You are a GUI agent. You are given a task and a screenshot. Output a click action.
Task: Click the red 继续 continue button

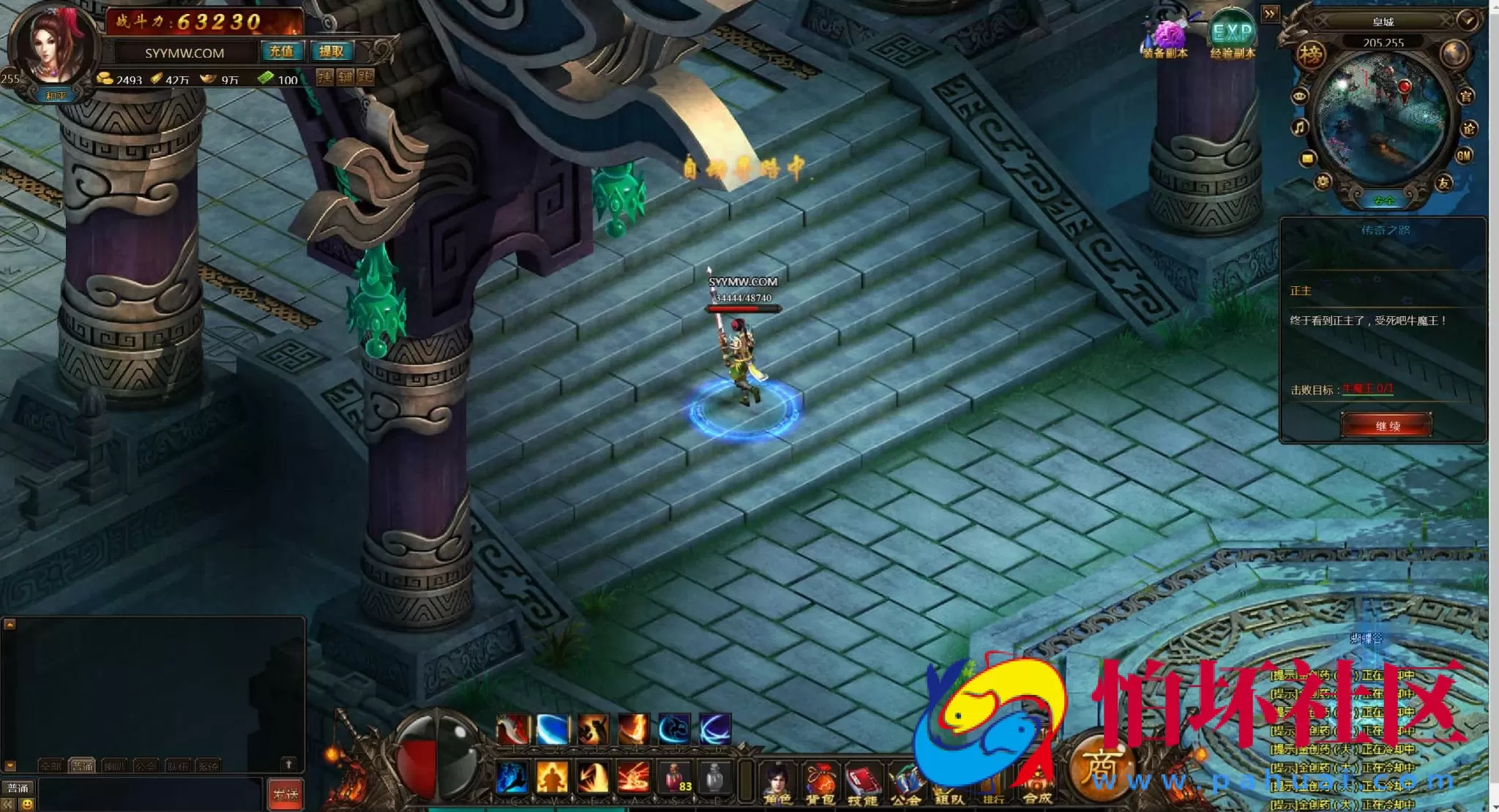click(1387, 426)
